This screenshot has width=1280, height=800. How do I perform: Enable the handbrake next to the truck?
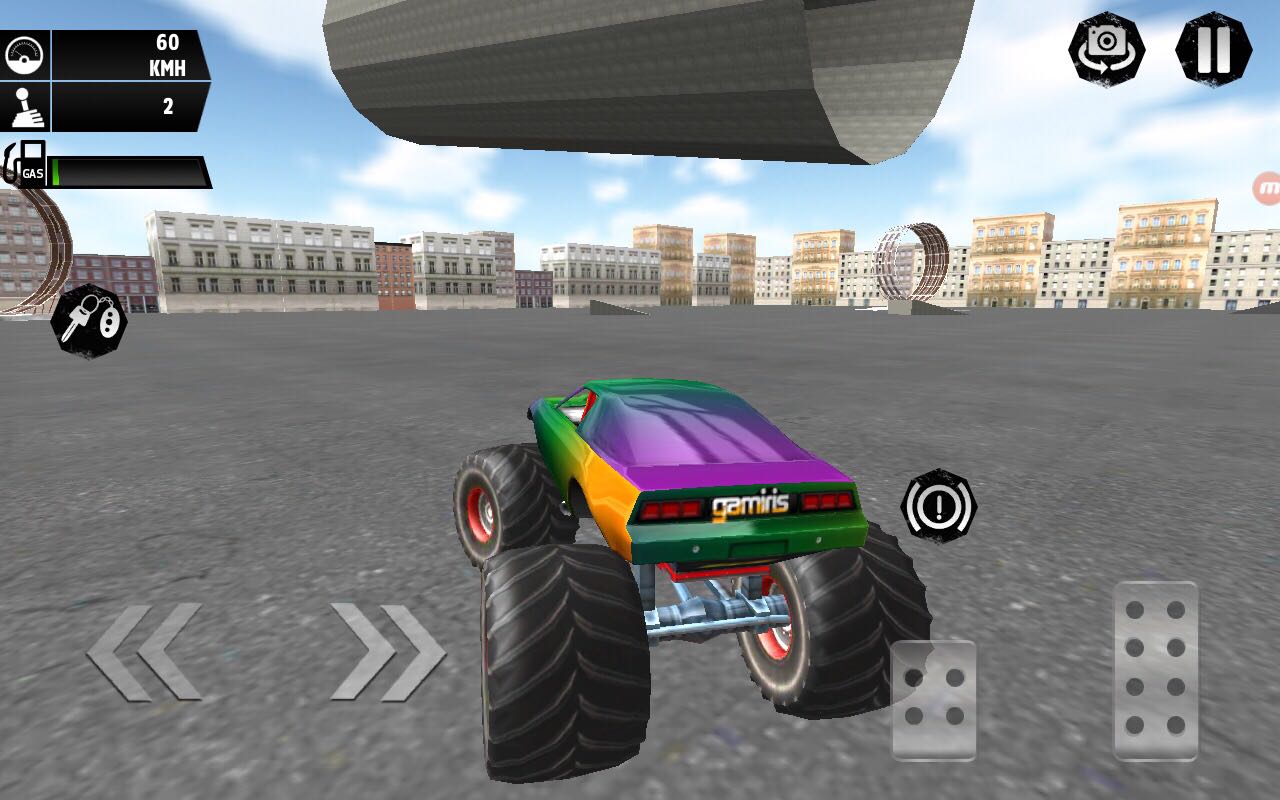click(940, 506)
